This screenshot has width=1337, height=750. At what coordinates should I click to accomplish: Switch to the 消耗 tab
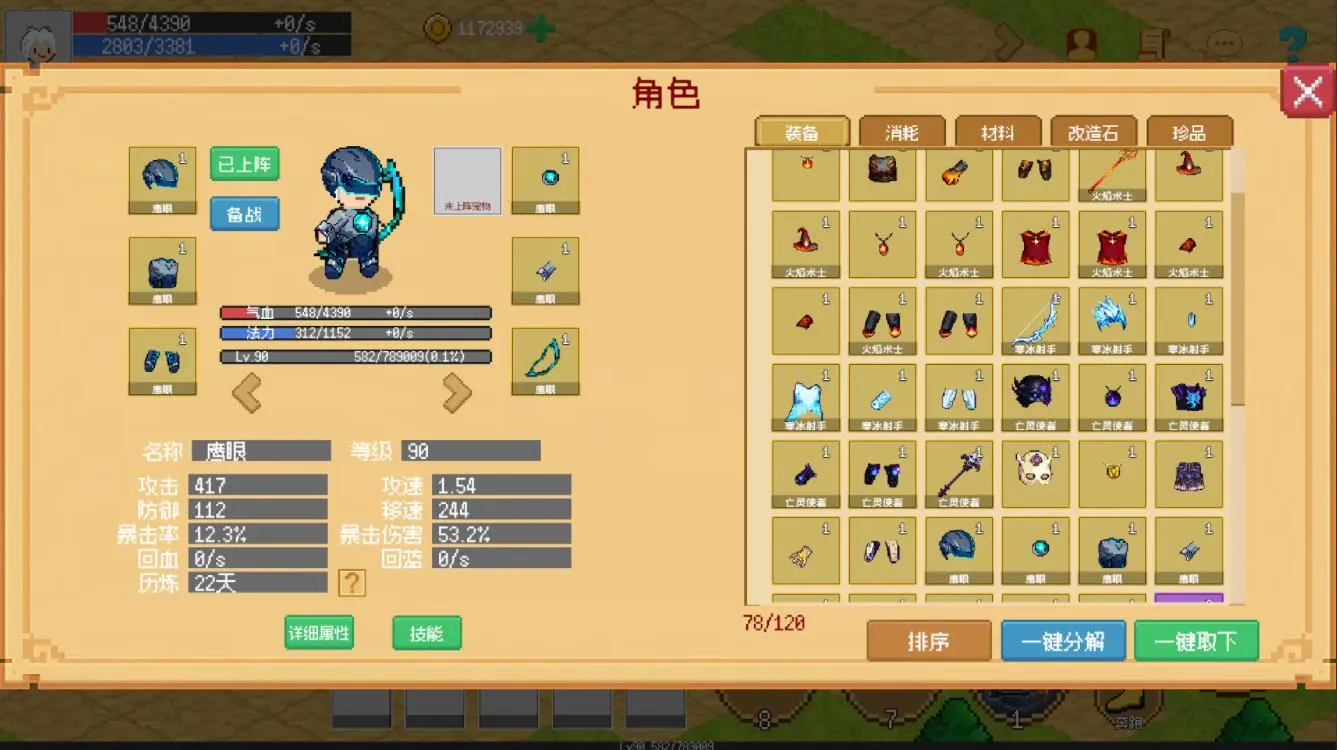900,131
